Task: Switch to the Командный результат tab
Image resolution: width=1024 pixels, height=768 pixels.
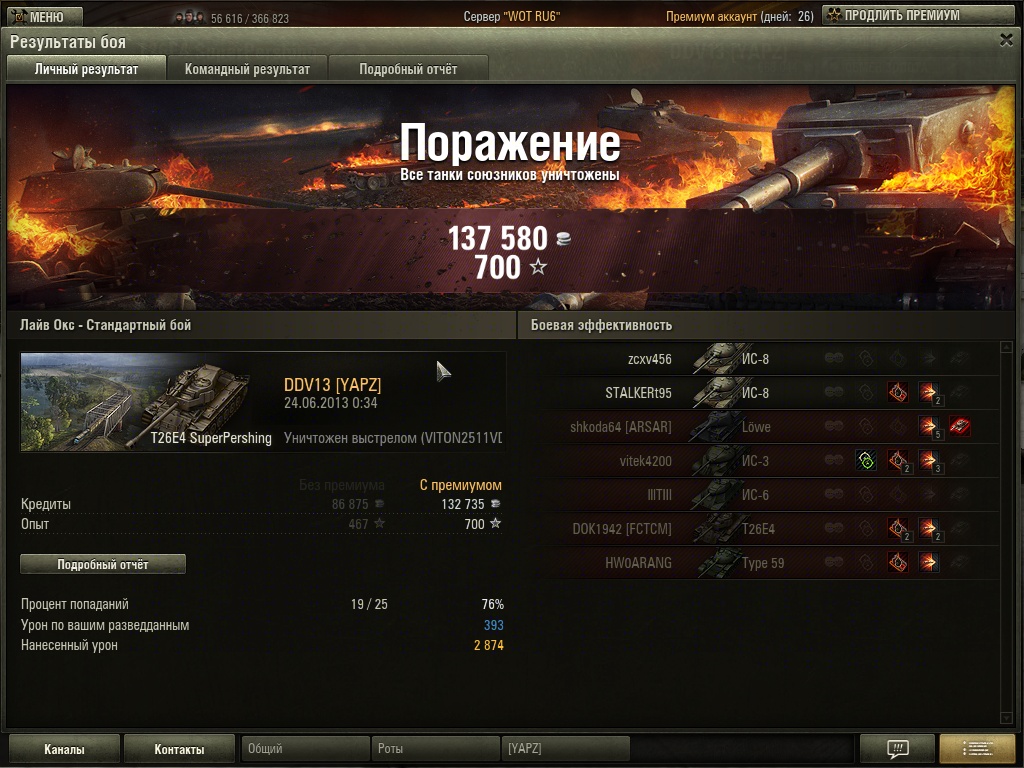Action: pyautogui.click(x=247, y=69)
